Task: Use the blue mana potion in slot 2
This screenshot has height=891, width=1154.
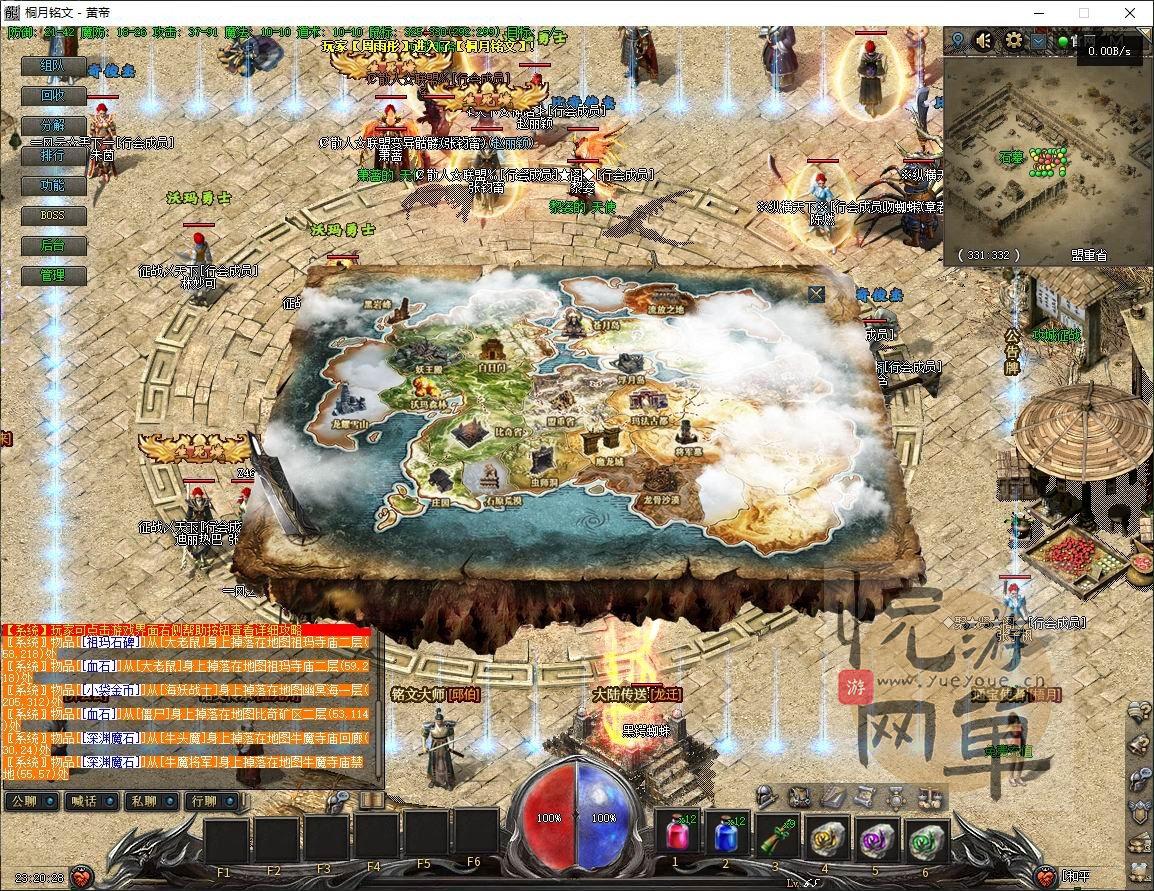Action: (726, 835)
